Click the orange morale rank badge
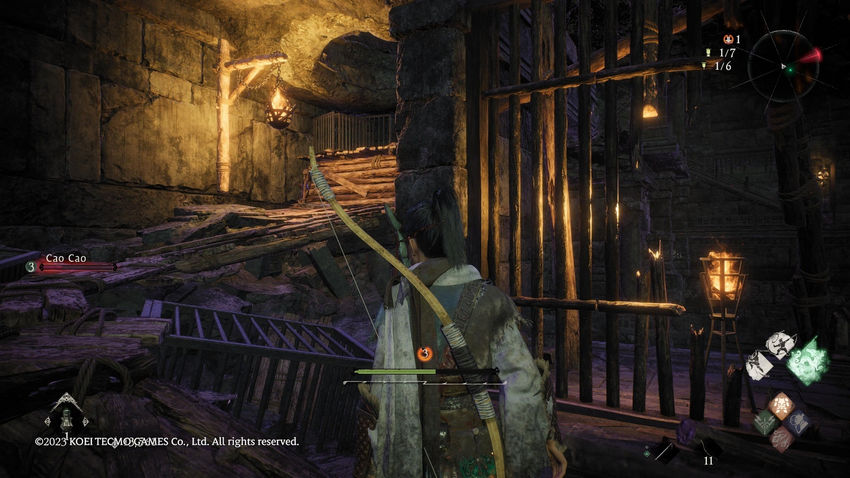850x478 pixels. [425, 353]
